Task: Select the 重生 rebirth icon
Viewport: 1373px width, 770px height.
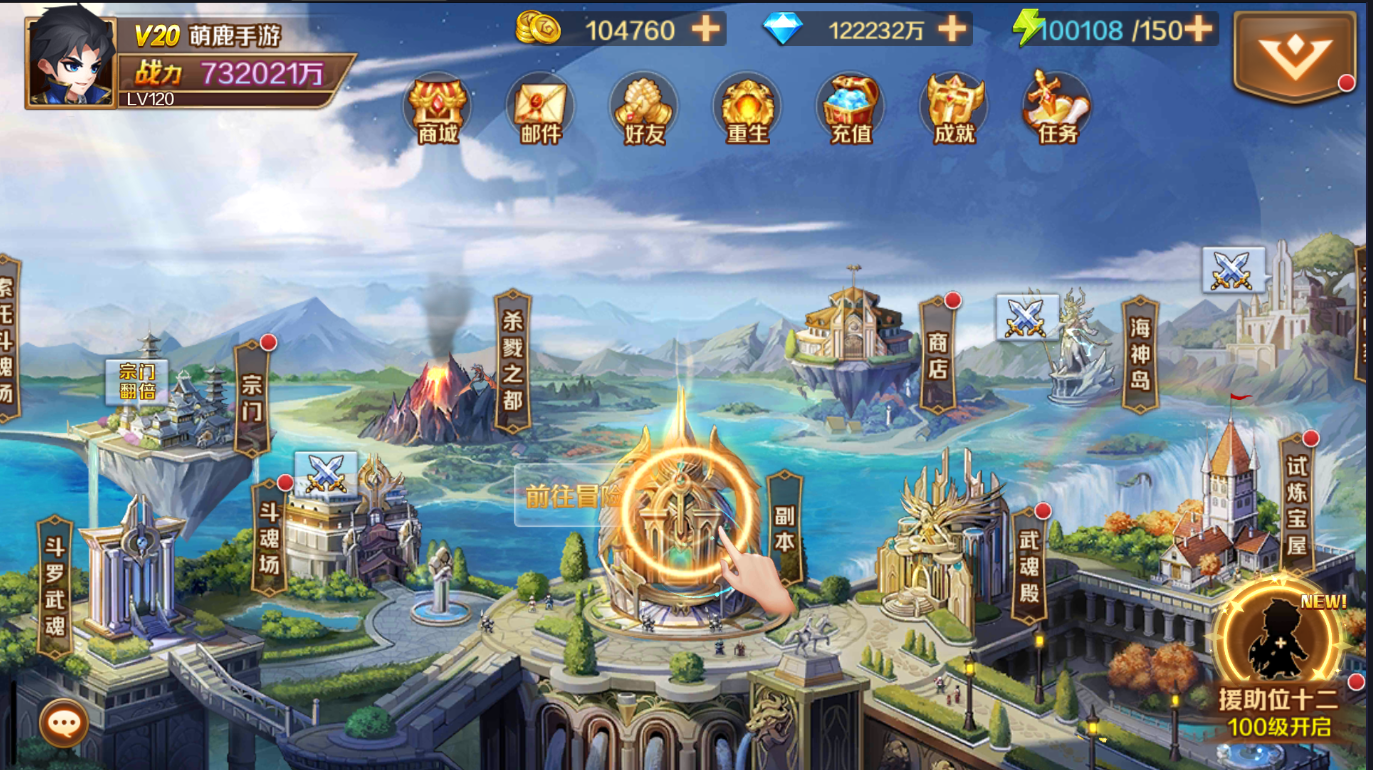Action: click(x=747, y=108)
